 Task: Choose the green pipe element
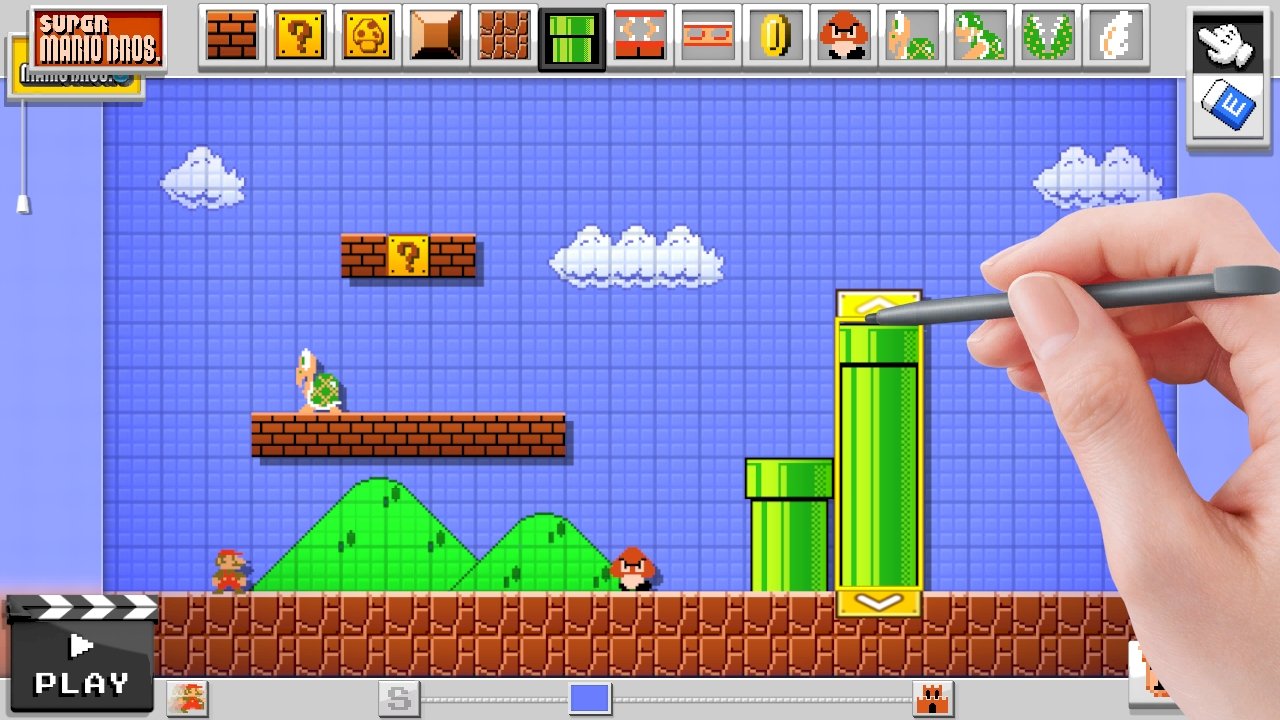[x=571, y=35]
